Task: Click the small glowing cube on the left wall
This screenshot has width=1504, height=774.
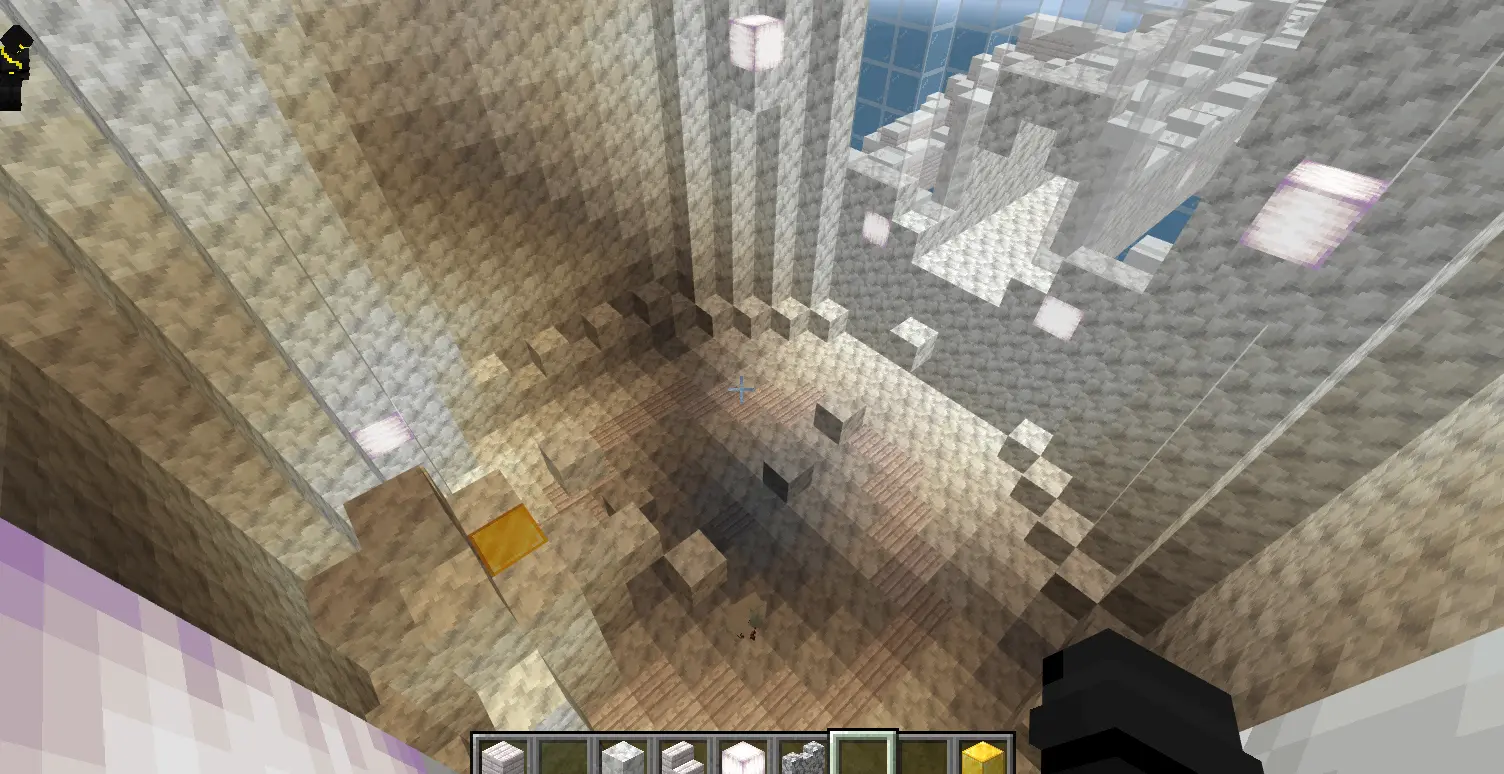Action: (382, 434)
